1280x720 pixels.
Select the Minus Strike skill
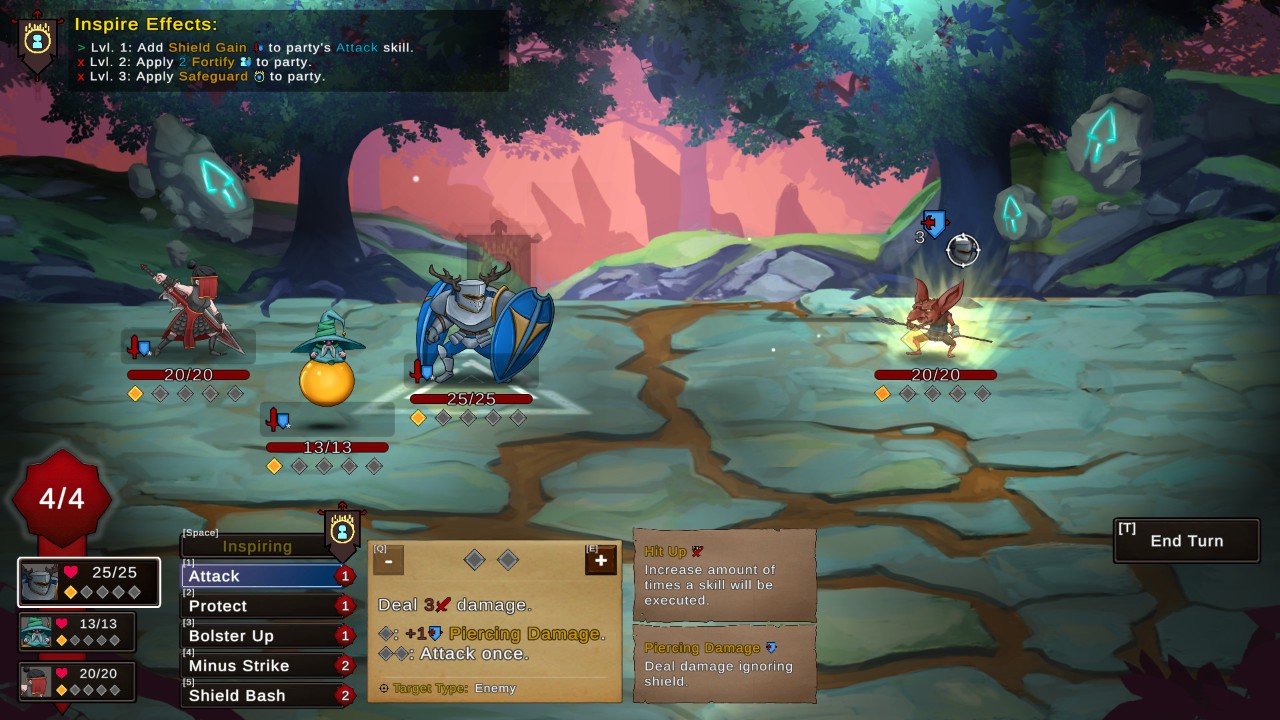(262, 666)
